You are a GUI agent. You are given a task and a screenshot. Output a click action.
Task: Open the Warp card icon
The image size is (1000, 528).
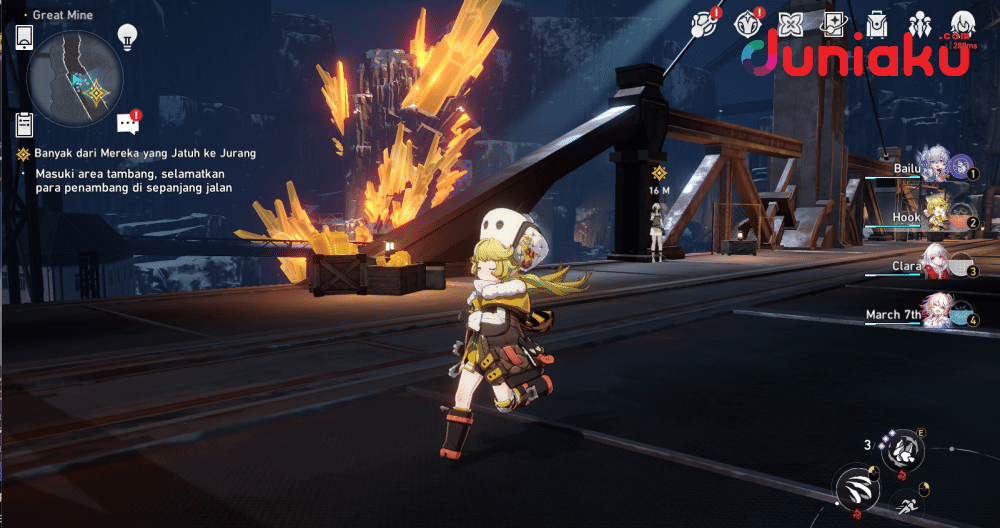coord(833,24)
